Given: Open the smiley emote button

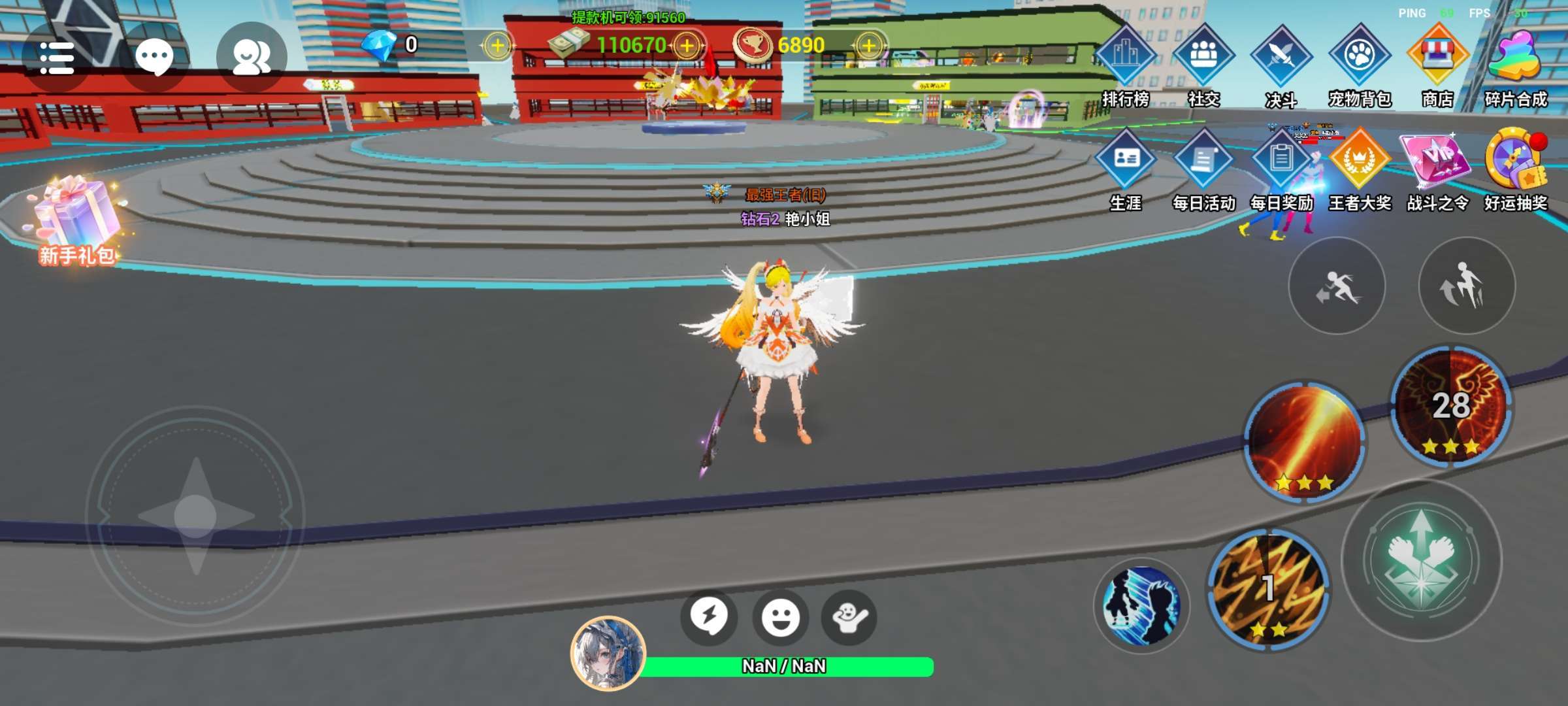Looking at the screenshot, I should [780, 617].
